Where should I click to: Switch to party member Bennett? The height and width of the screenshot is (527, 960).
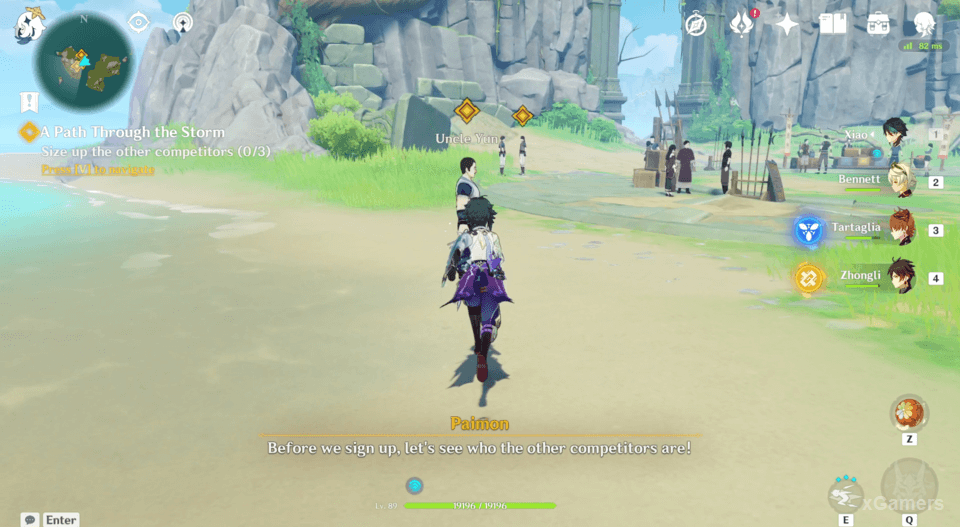click(900, 182)
